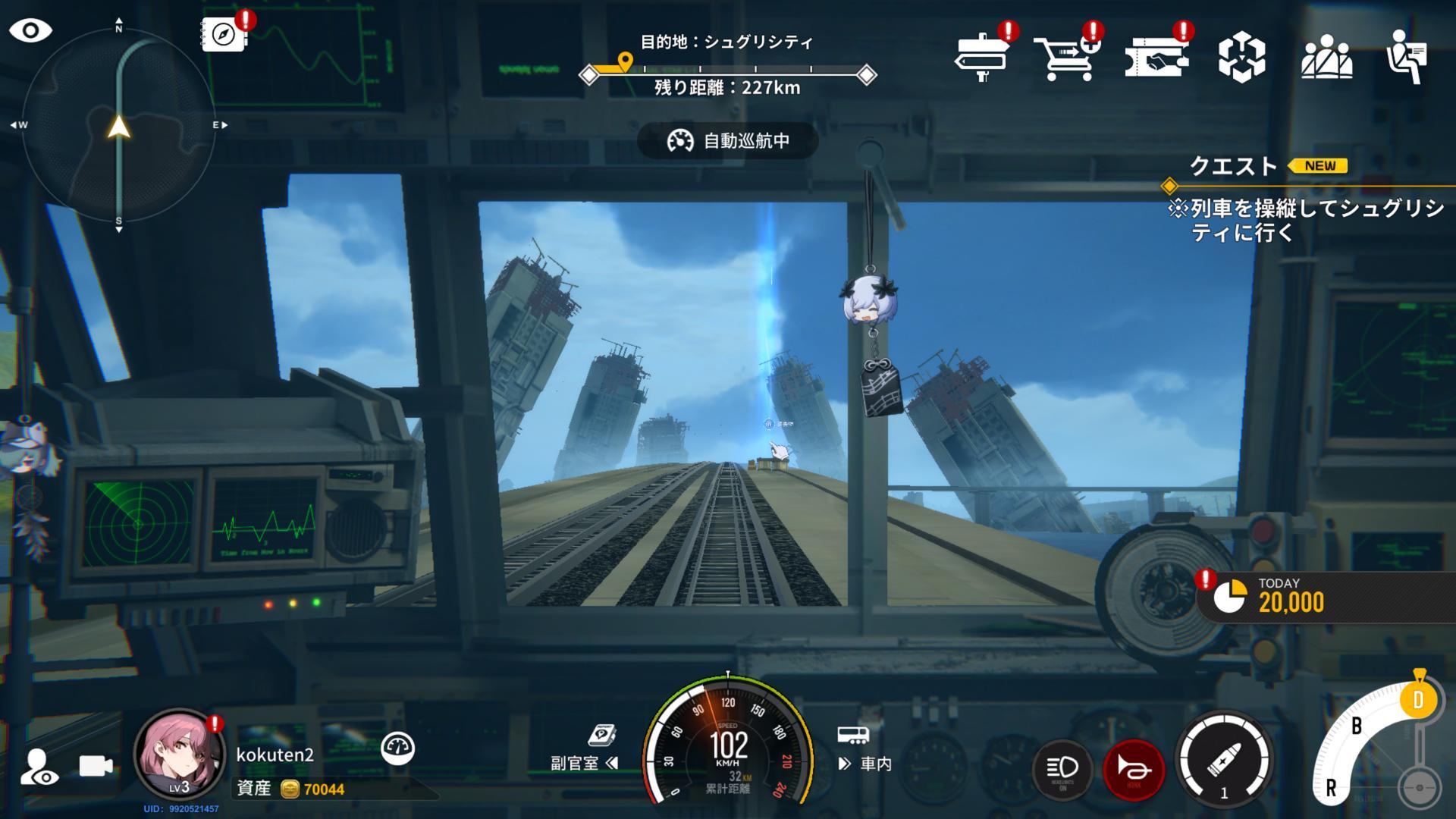This screenshot has height=819, width=1456.
Task: Open the compass notebook icon
Action: tap(224, 34)
